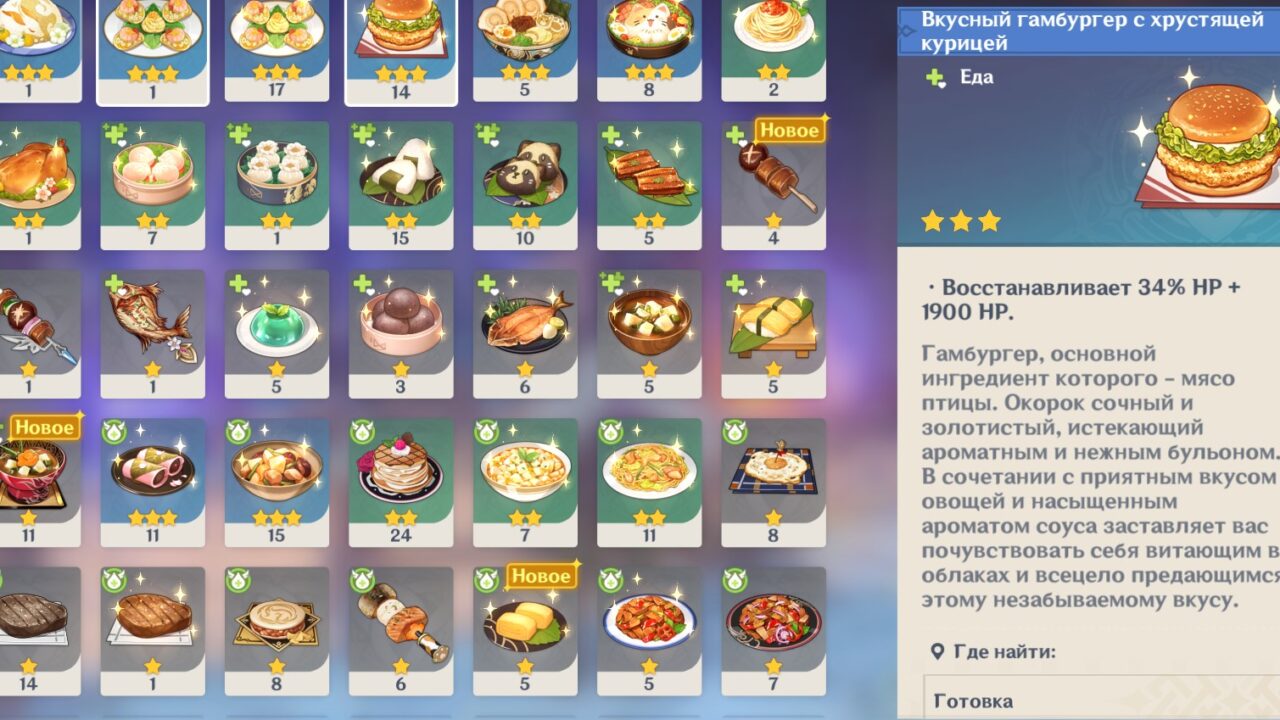Select the tanuki-shaped rice dish
Viewport: 1280px width, 720px height.
(525, 178)
